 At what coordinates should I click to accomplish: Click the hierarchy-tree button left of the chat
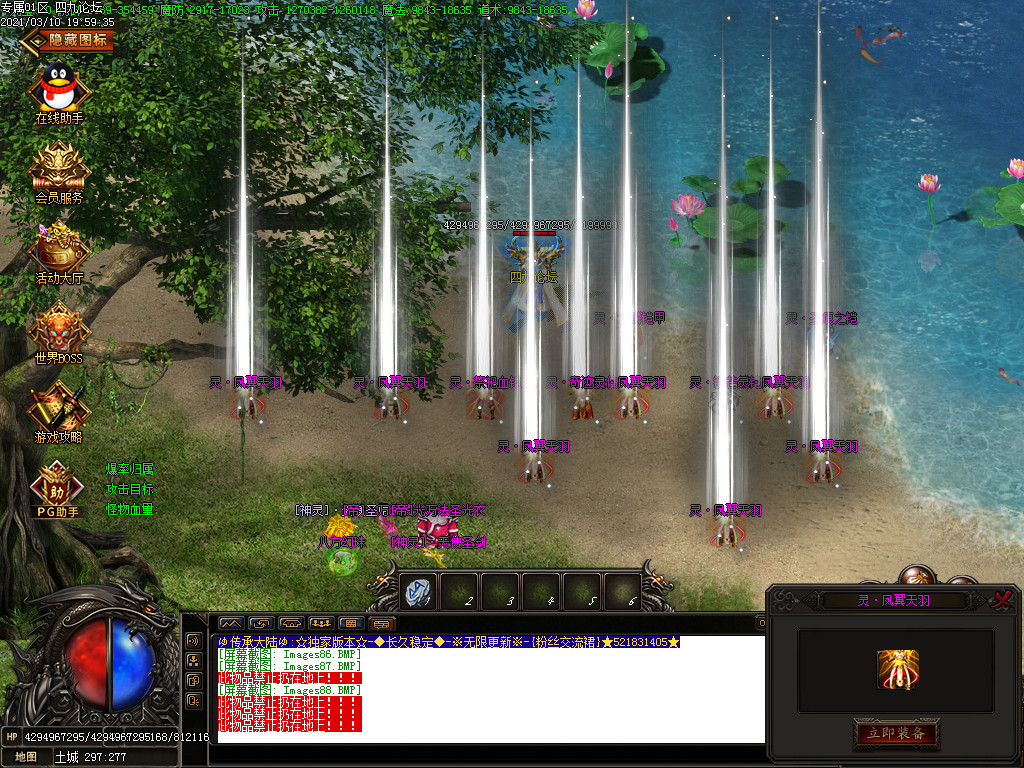click(x=193, y=661)
